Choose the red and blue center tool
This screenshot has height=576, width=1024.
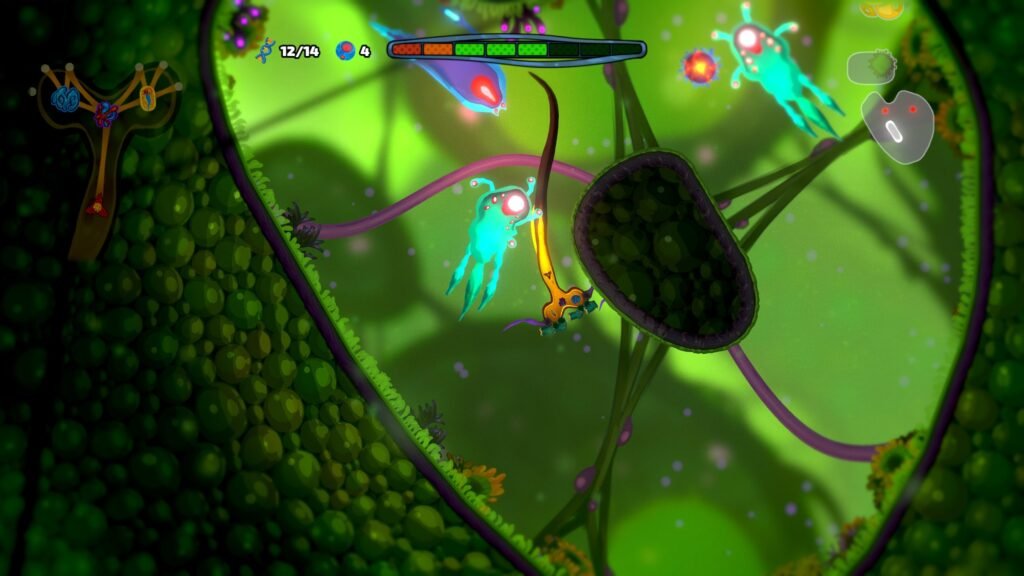[105, 115]
